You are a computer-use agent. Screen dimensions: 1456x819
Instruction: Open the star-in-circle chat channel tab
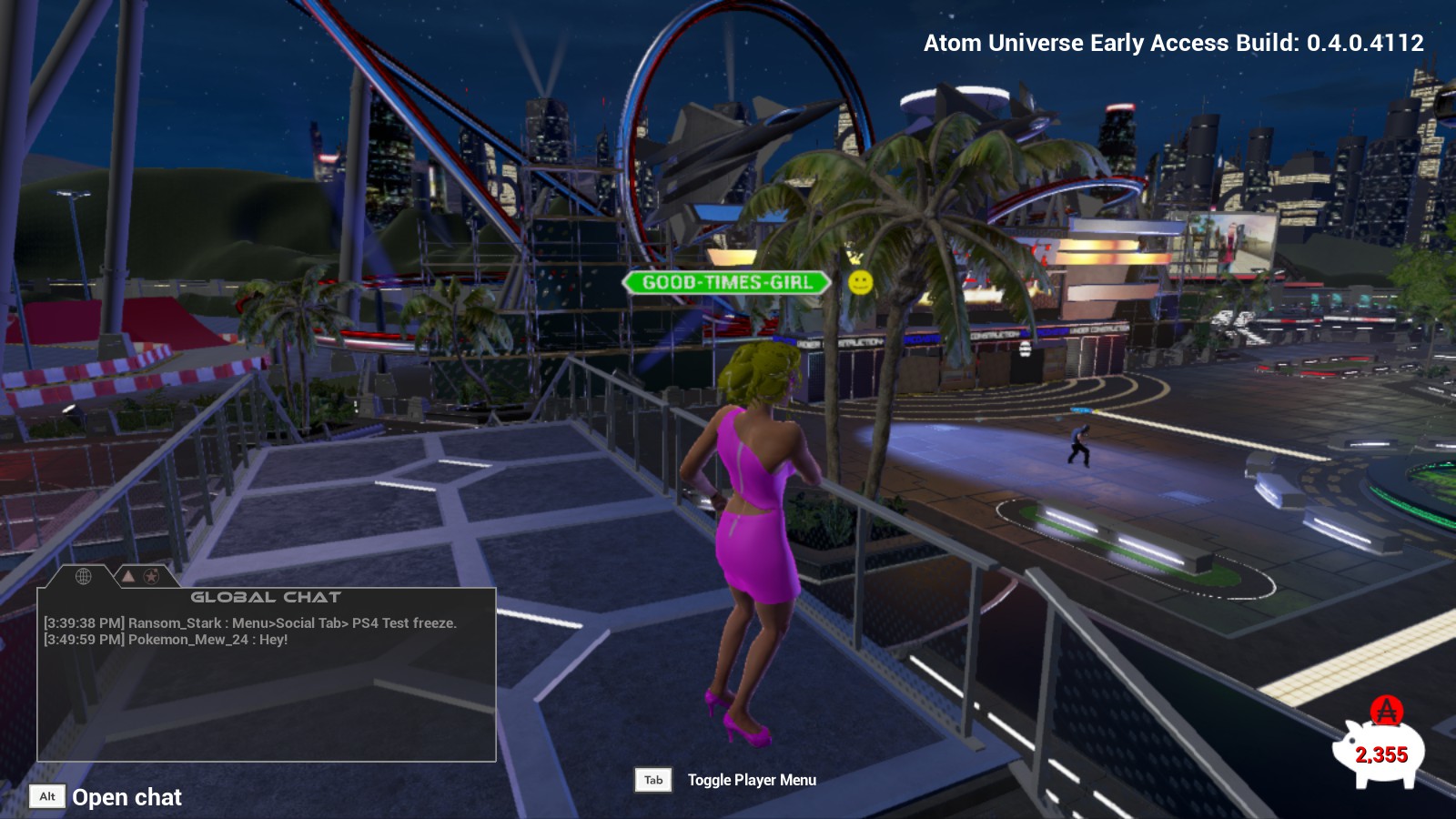coord(151,576)
